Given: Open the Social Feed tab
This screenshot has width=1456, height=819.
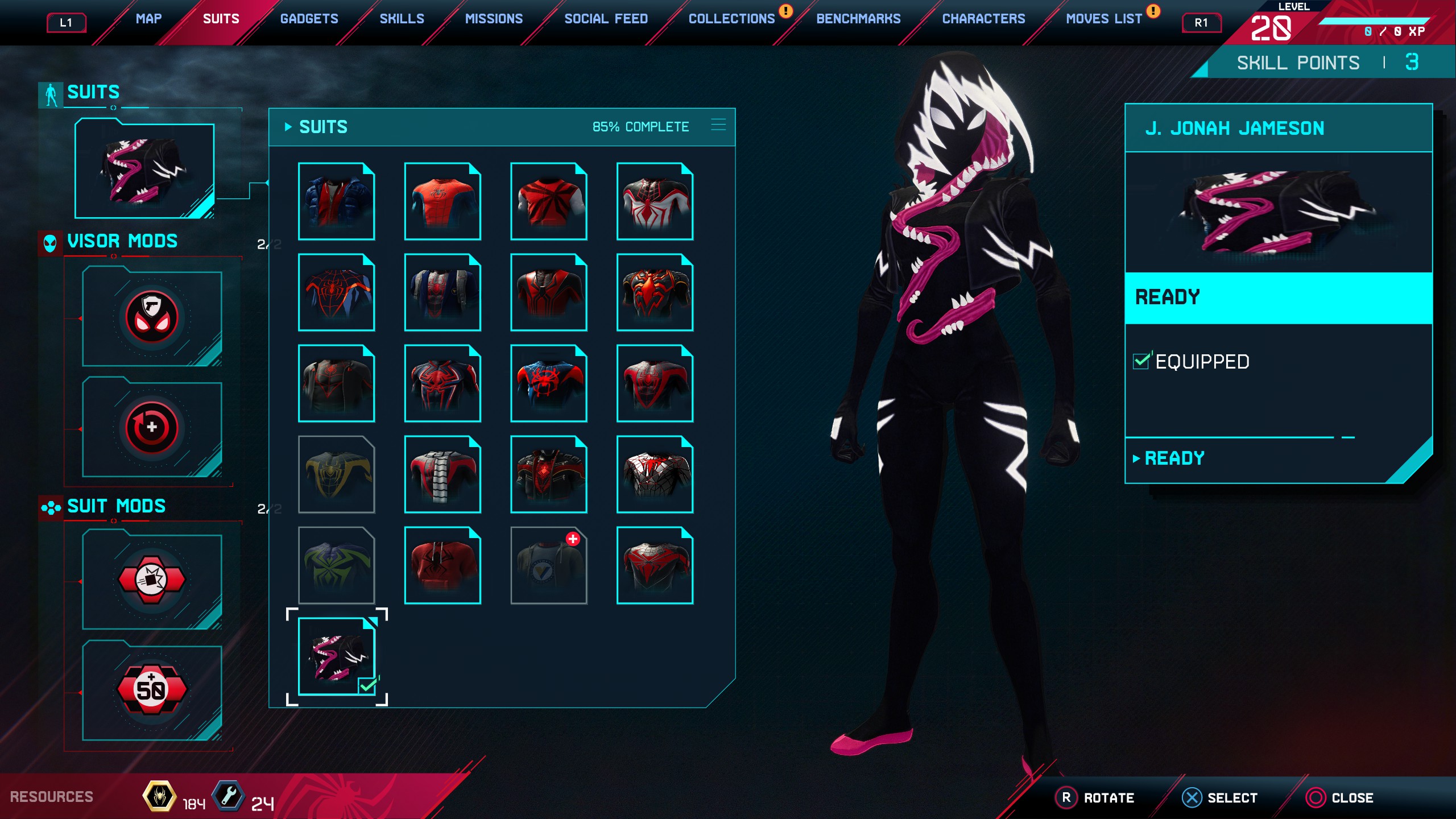Looking at the screenshot, I should (x=606, y=19).
